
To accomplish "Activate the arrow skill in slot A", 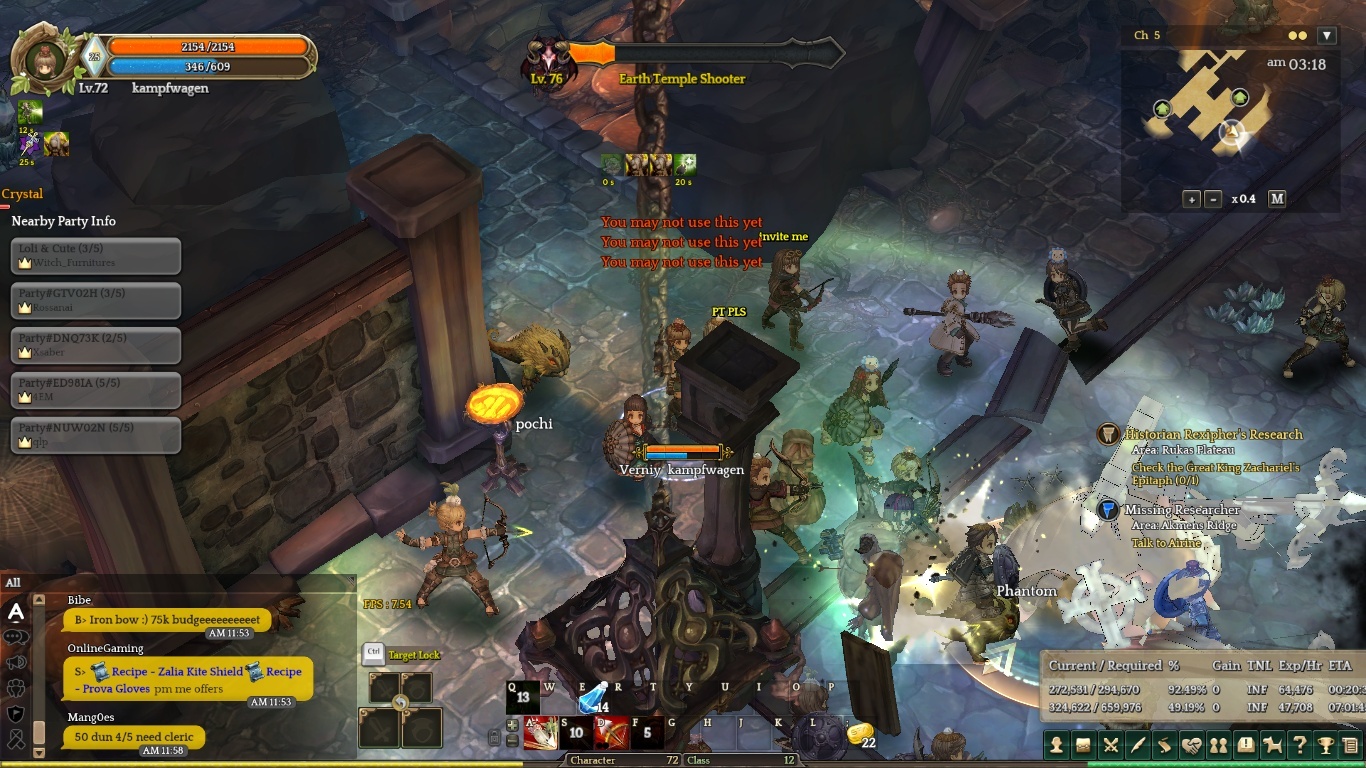I will (x=541, y=733).
